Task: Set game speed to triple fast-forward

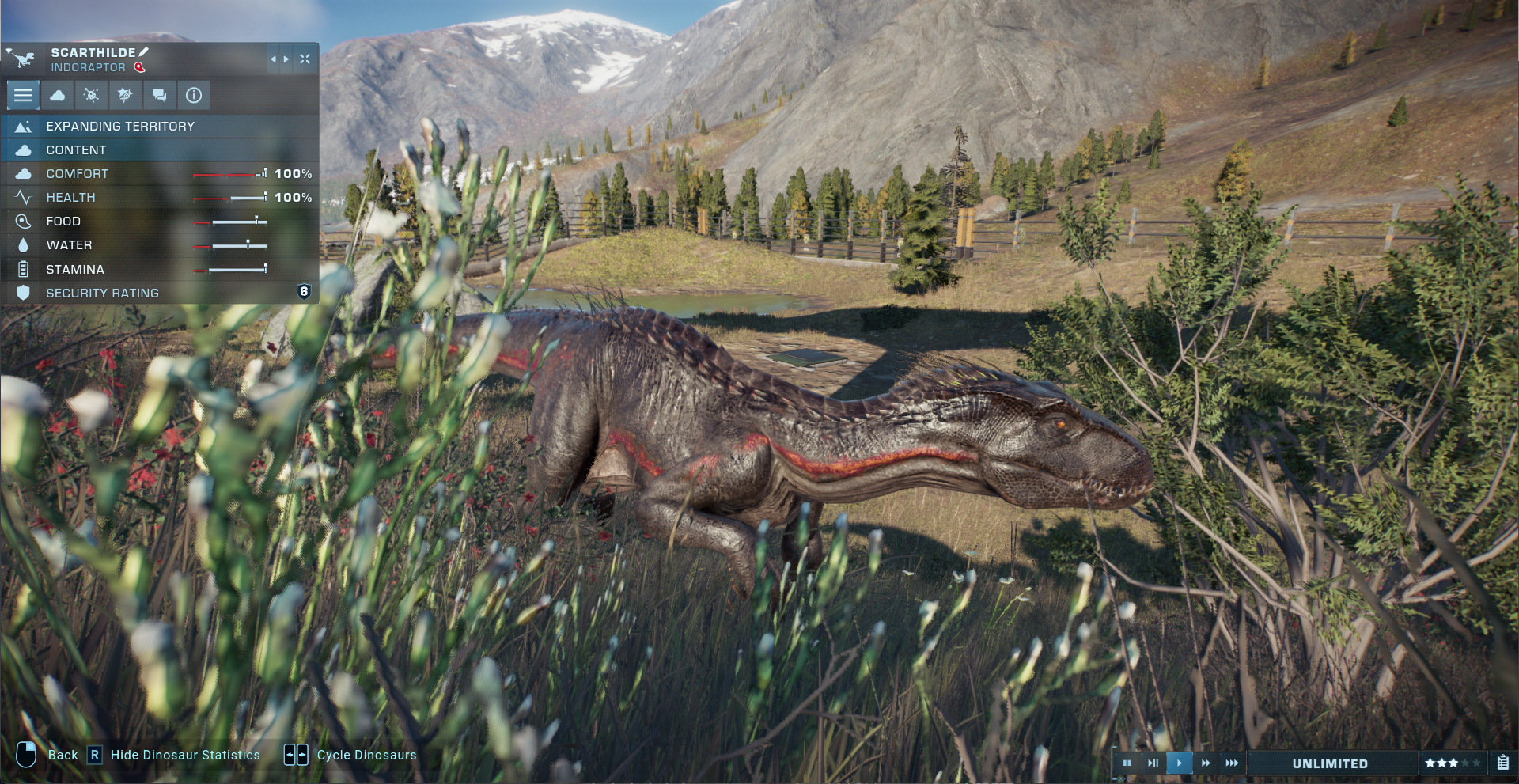Action: [1232, 763]
